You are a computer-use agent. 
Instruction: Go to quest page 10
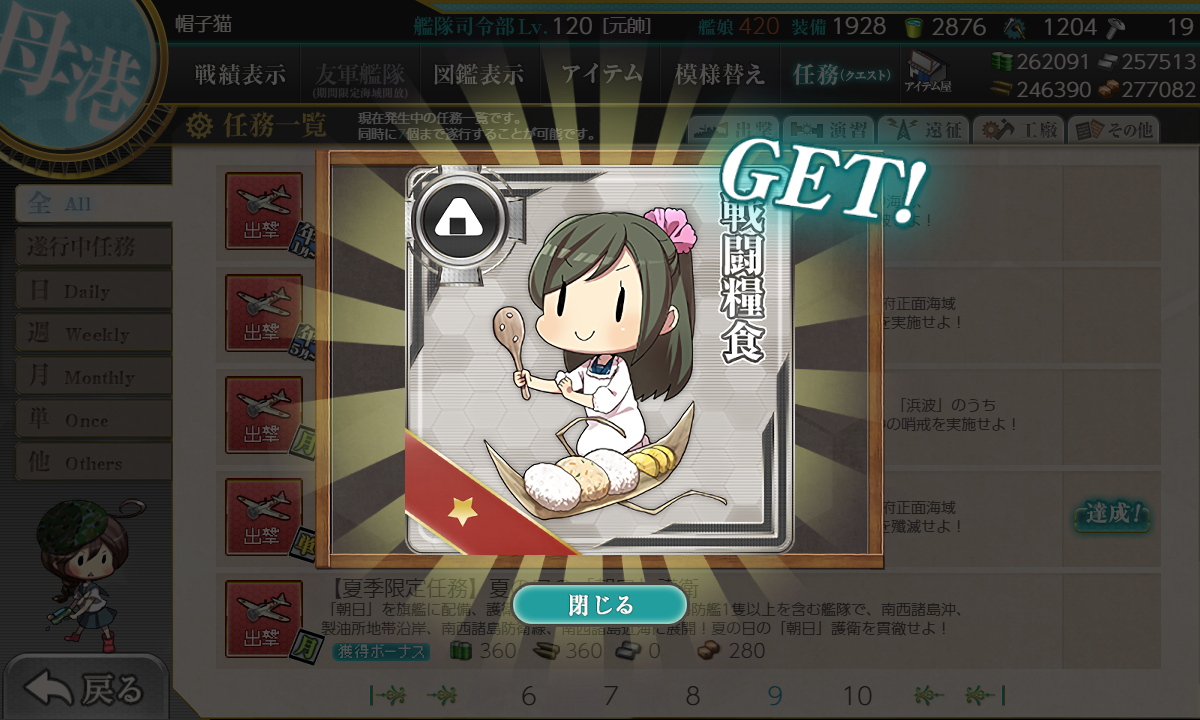tap(857, 696)
